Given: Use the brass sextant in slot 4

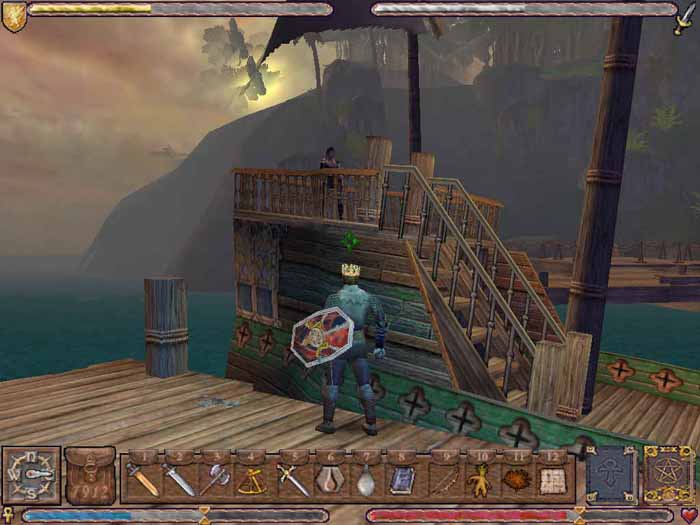Looking at the screenshot, I should (254, 480).
